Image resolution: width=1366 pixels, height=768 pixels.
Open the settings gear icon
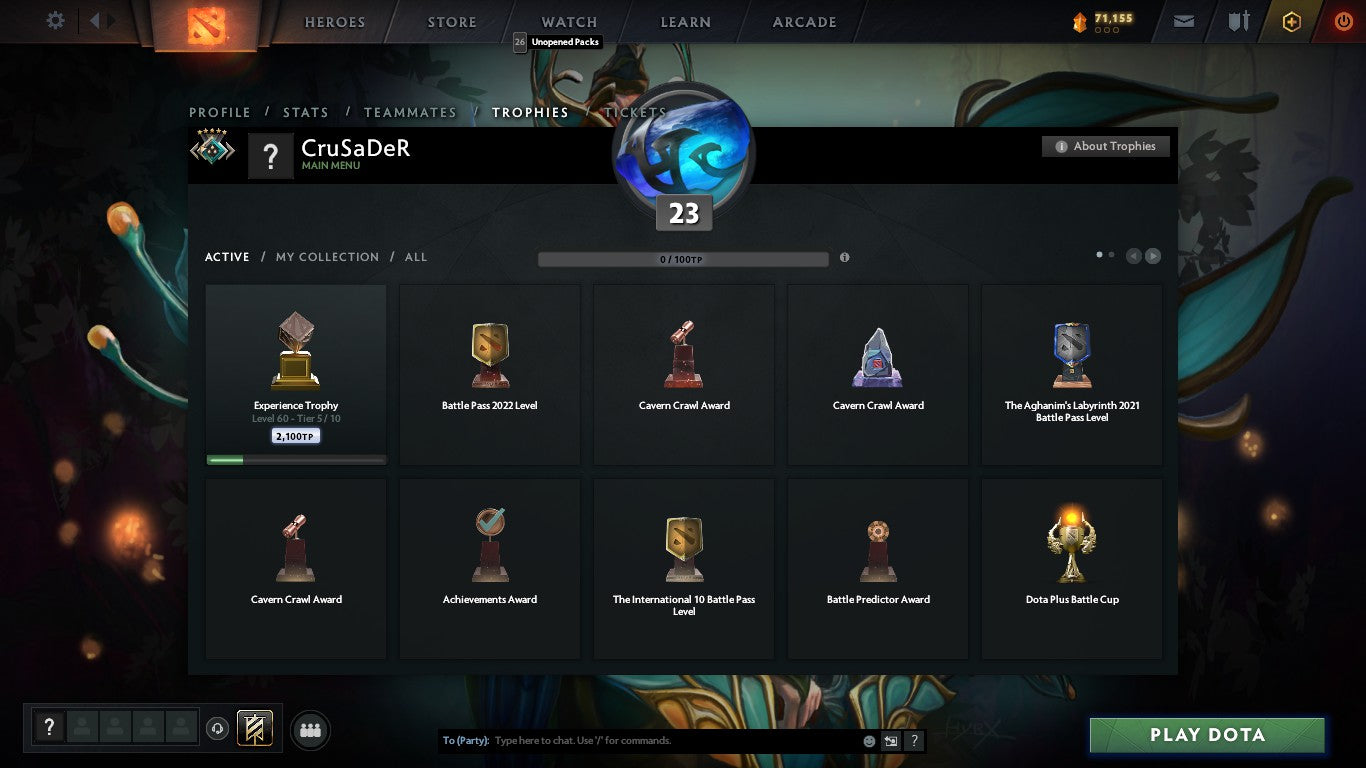click(55, 21)
